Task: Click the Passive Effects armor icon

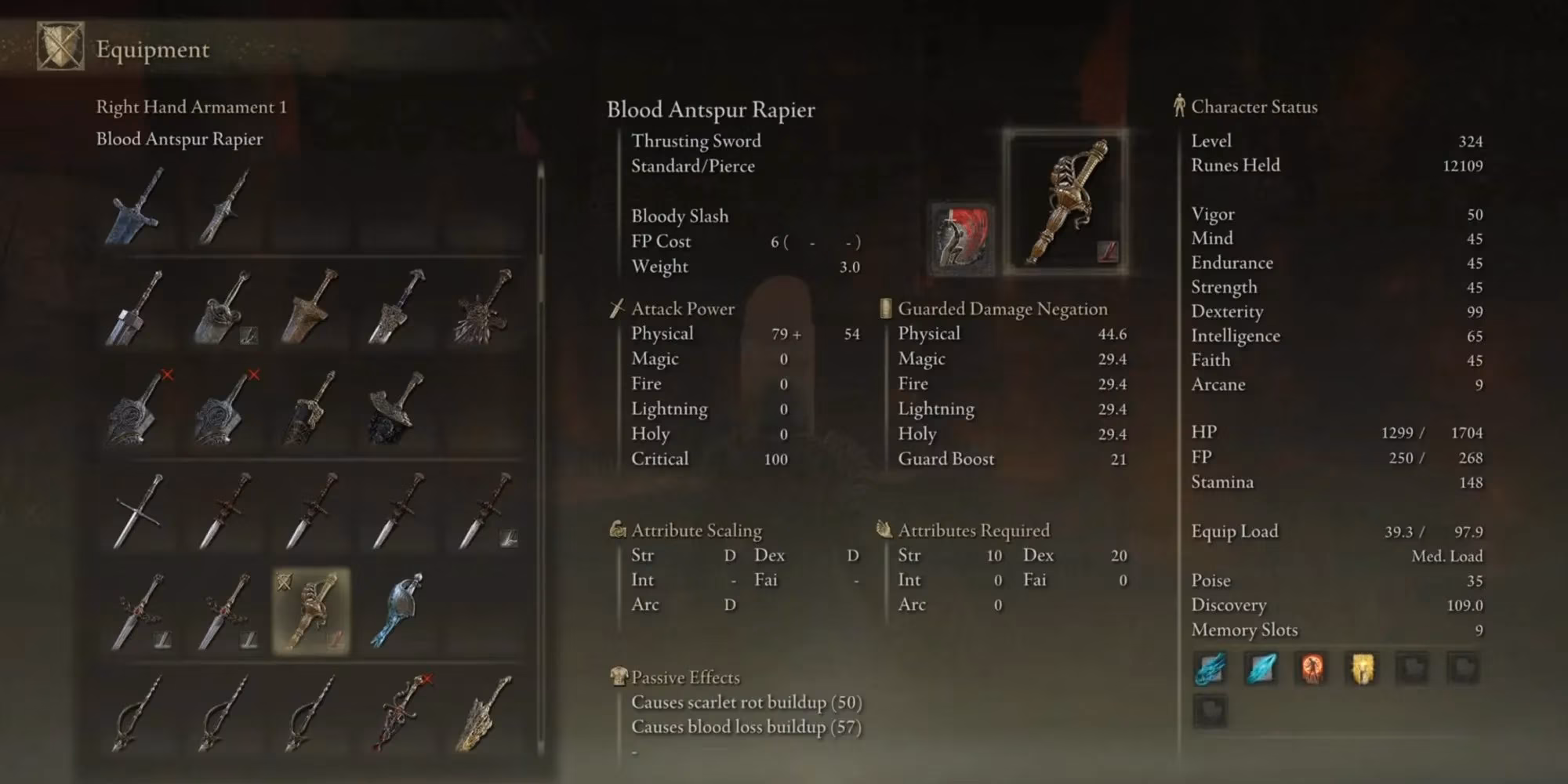Action: pos(619,677)
